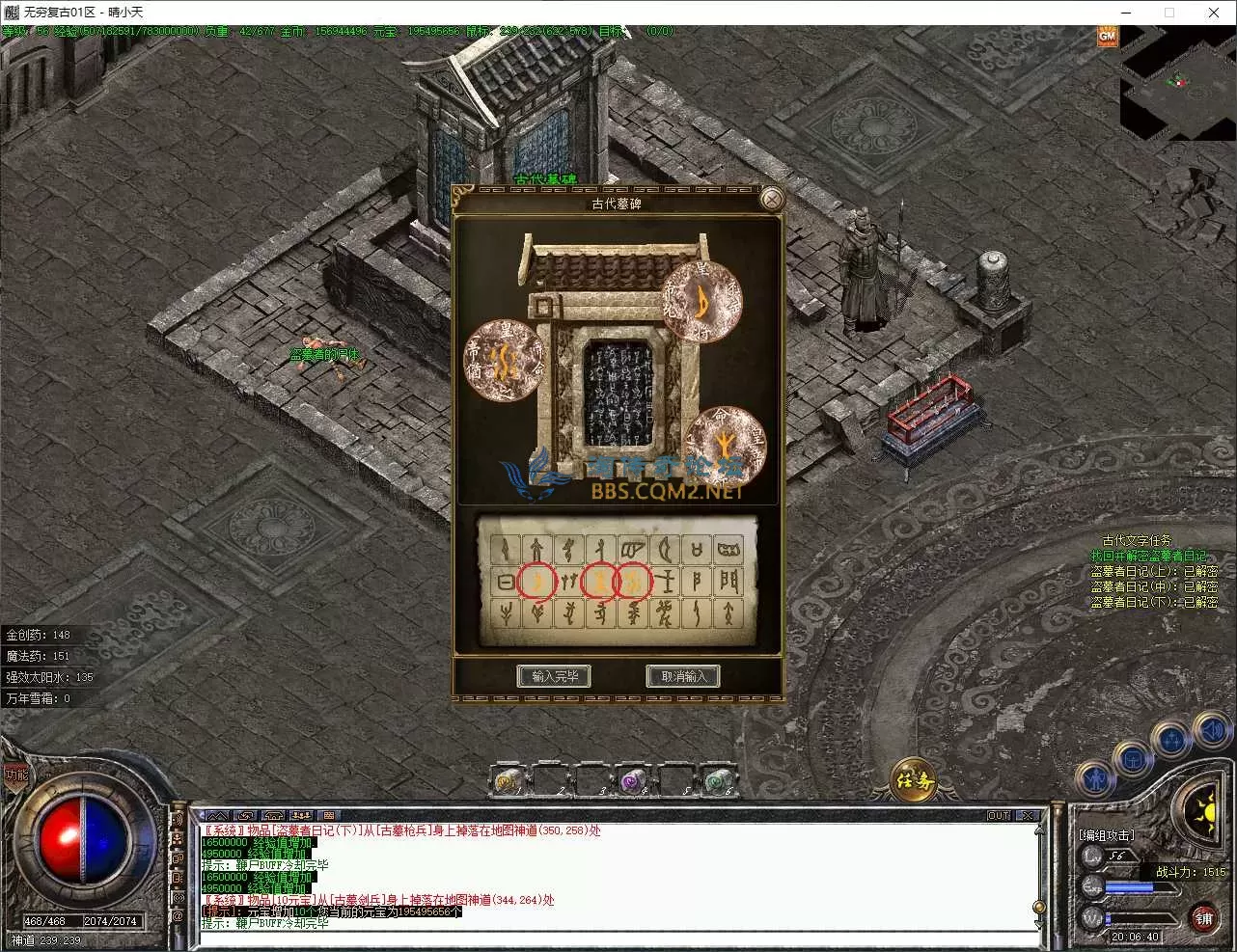
Task: Close the game window
Action: pos(1214,13)
